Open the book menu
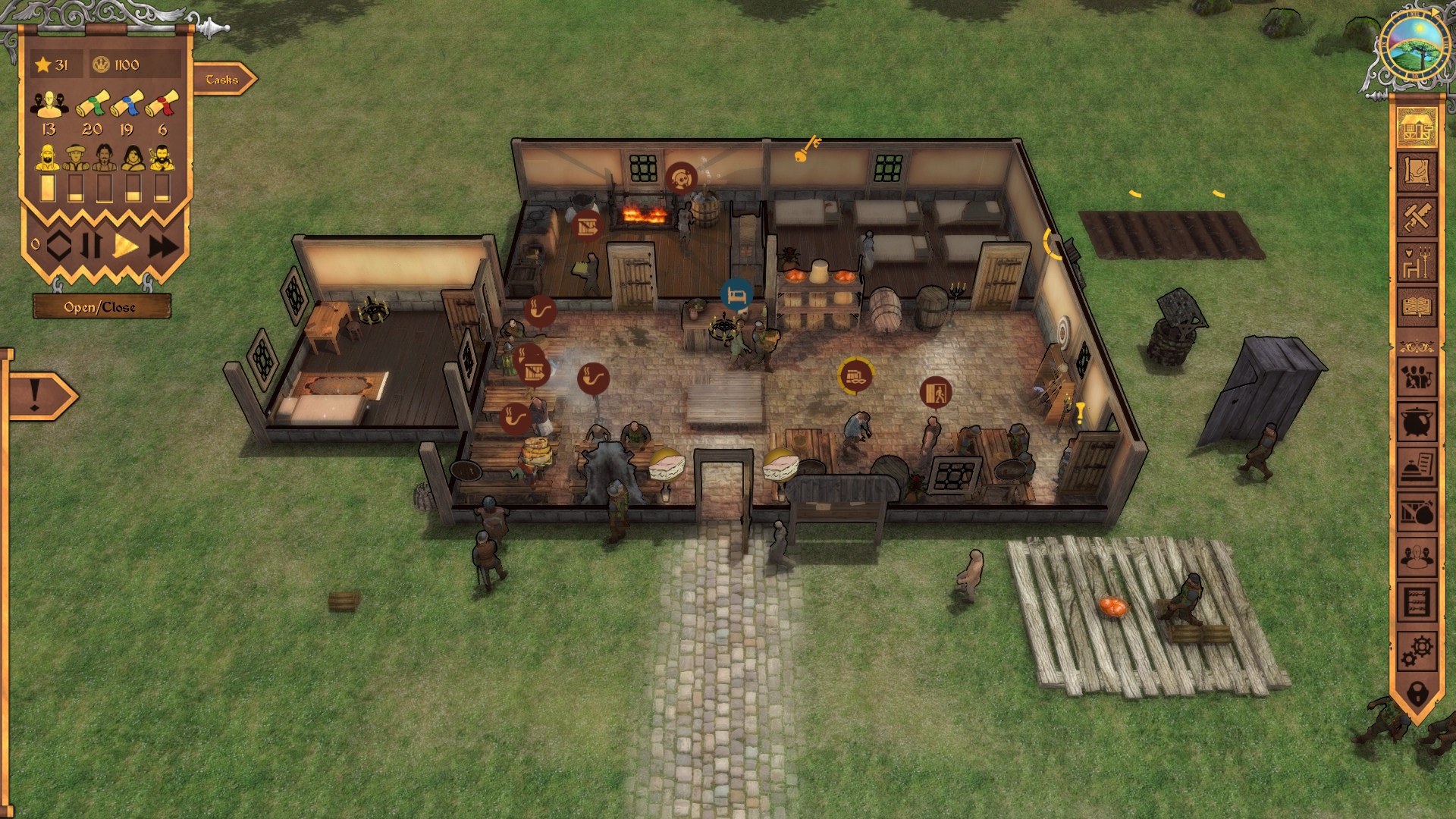Screen dimensions: 1456x819 [1417, 307]
